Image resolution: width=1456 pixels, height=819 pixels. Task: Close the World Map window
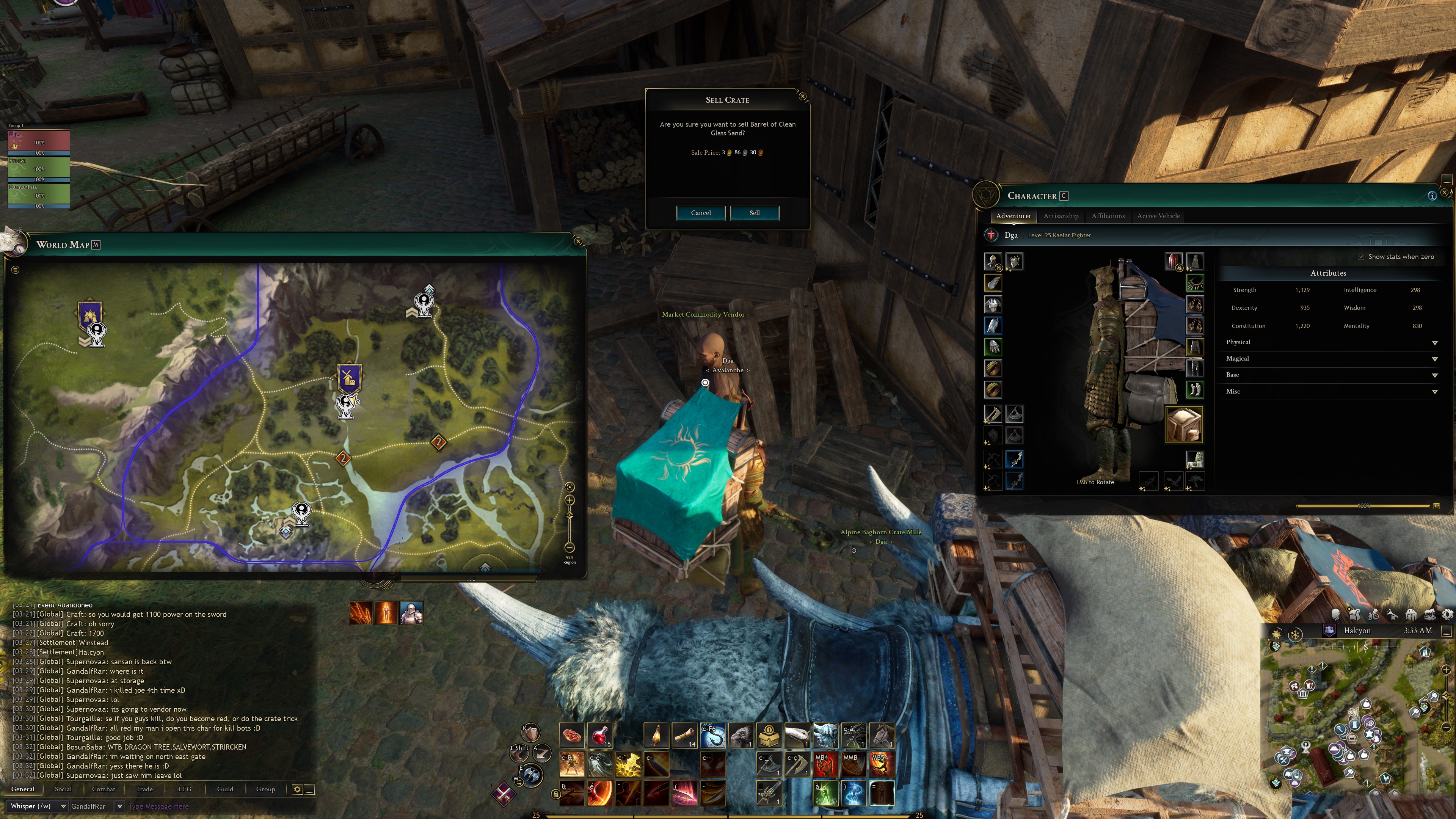(x=577, y=242)
